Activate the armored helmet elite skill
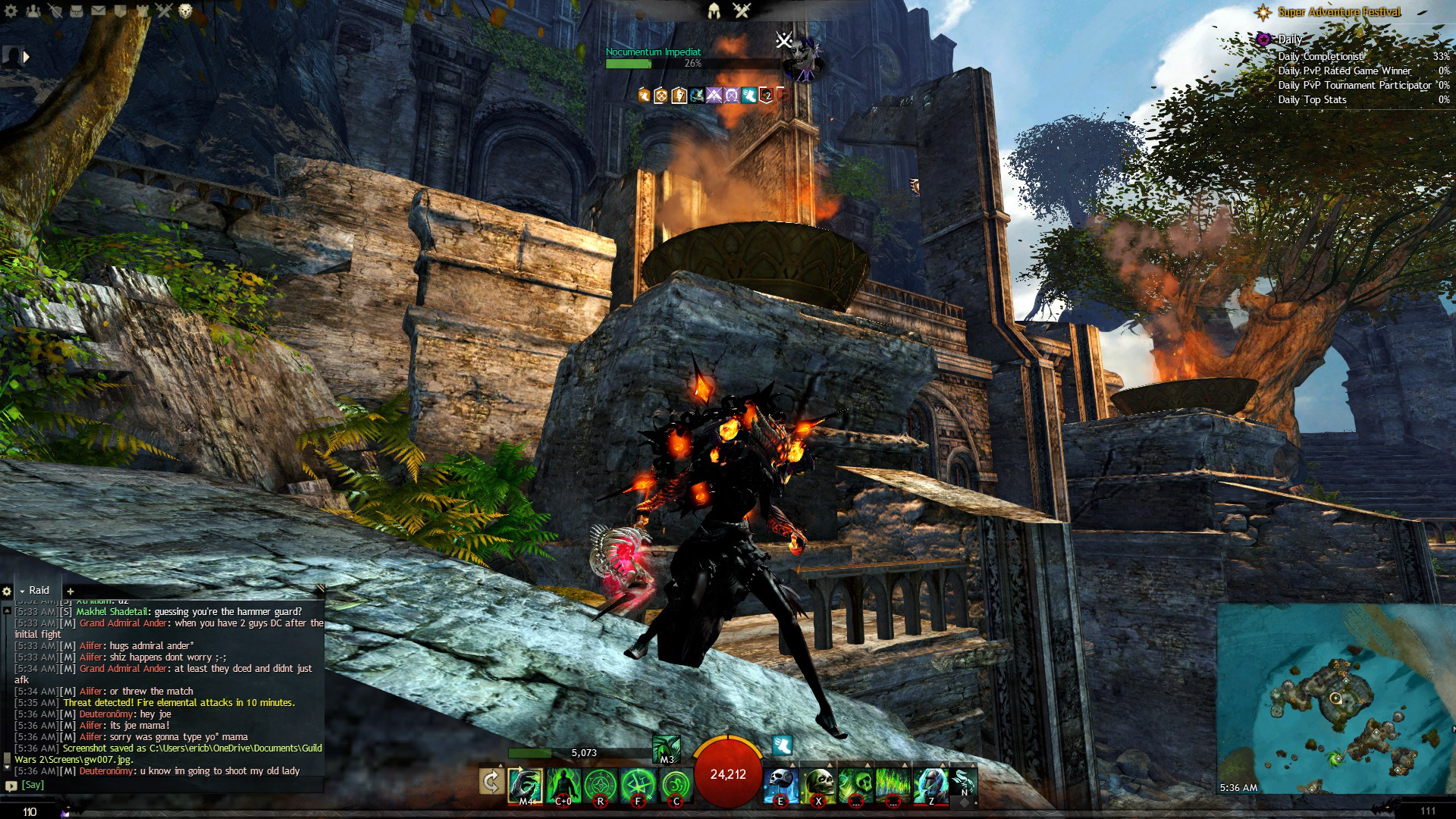Image resolution: width=1456 pixels, height=819 pixels. click(x=930, y=784)
